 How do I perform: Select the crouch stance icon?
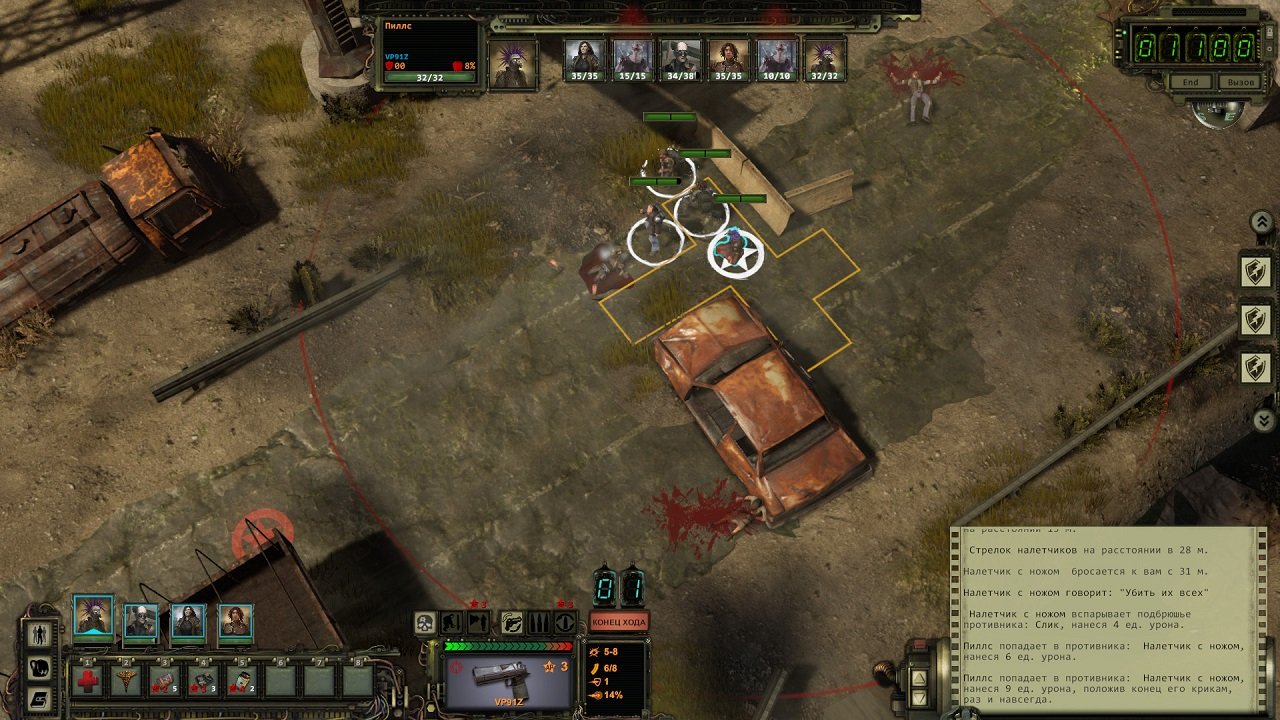pyautogui.click(x=449, y=622)
